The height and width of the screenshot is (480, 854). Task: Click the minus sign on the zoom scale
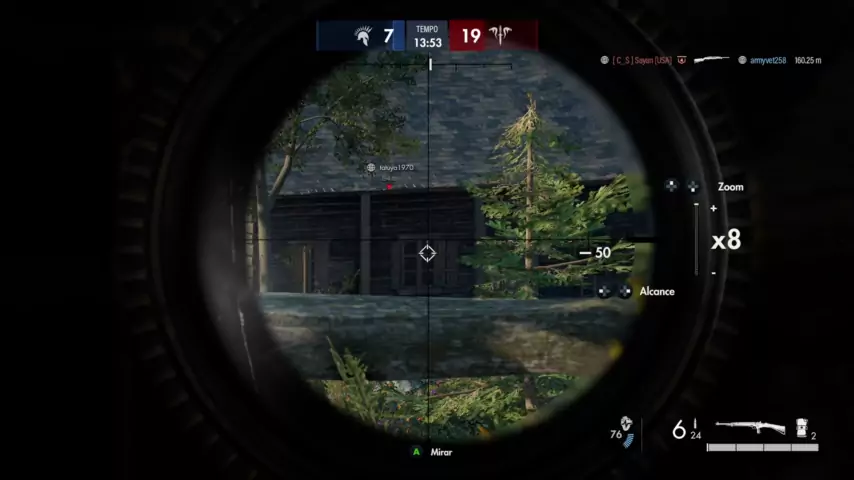click(x=713, y=272)
